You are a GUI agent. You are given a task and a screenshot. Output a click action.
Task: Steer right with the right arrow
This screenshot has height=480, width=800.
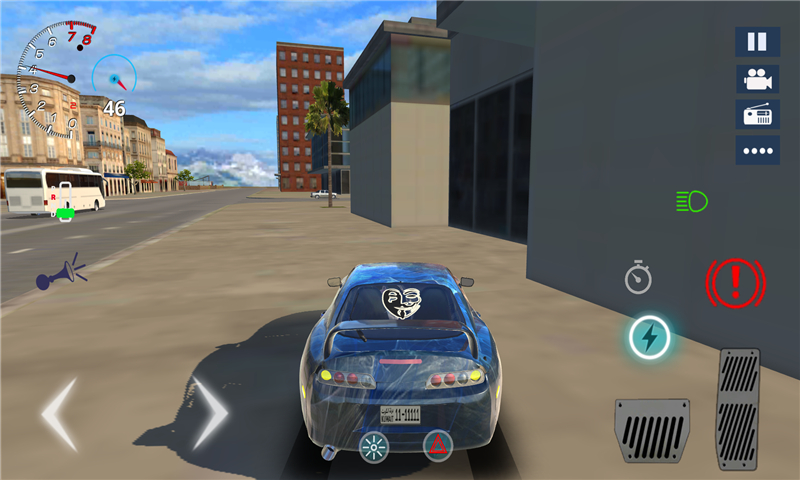[211, 412]
